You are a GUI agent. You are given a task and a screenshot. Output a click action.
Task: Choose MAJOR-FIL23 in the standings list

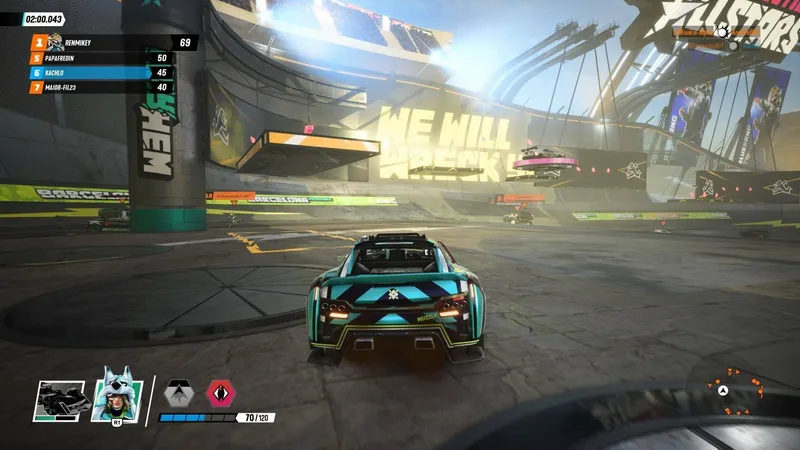[102, 88]
